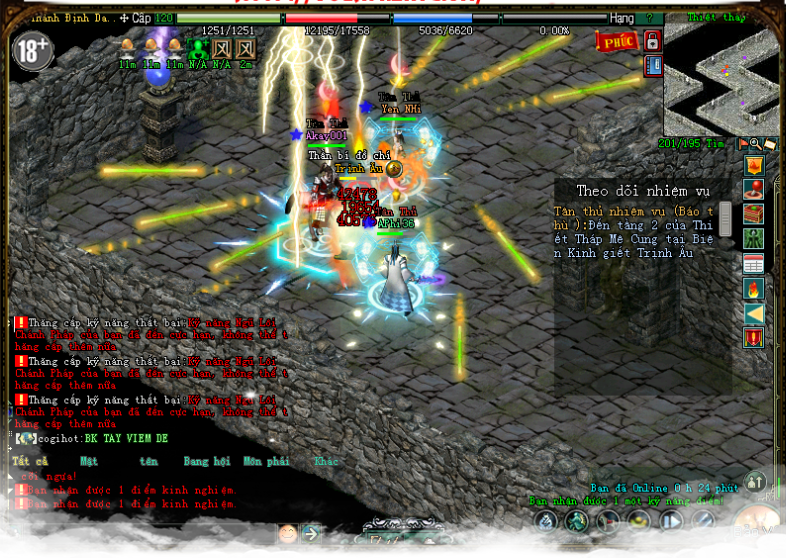The width and height of the screenshot is (786, 558).
Task: Activate the green figure skill icon
Action: pos(576,521)
